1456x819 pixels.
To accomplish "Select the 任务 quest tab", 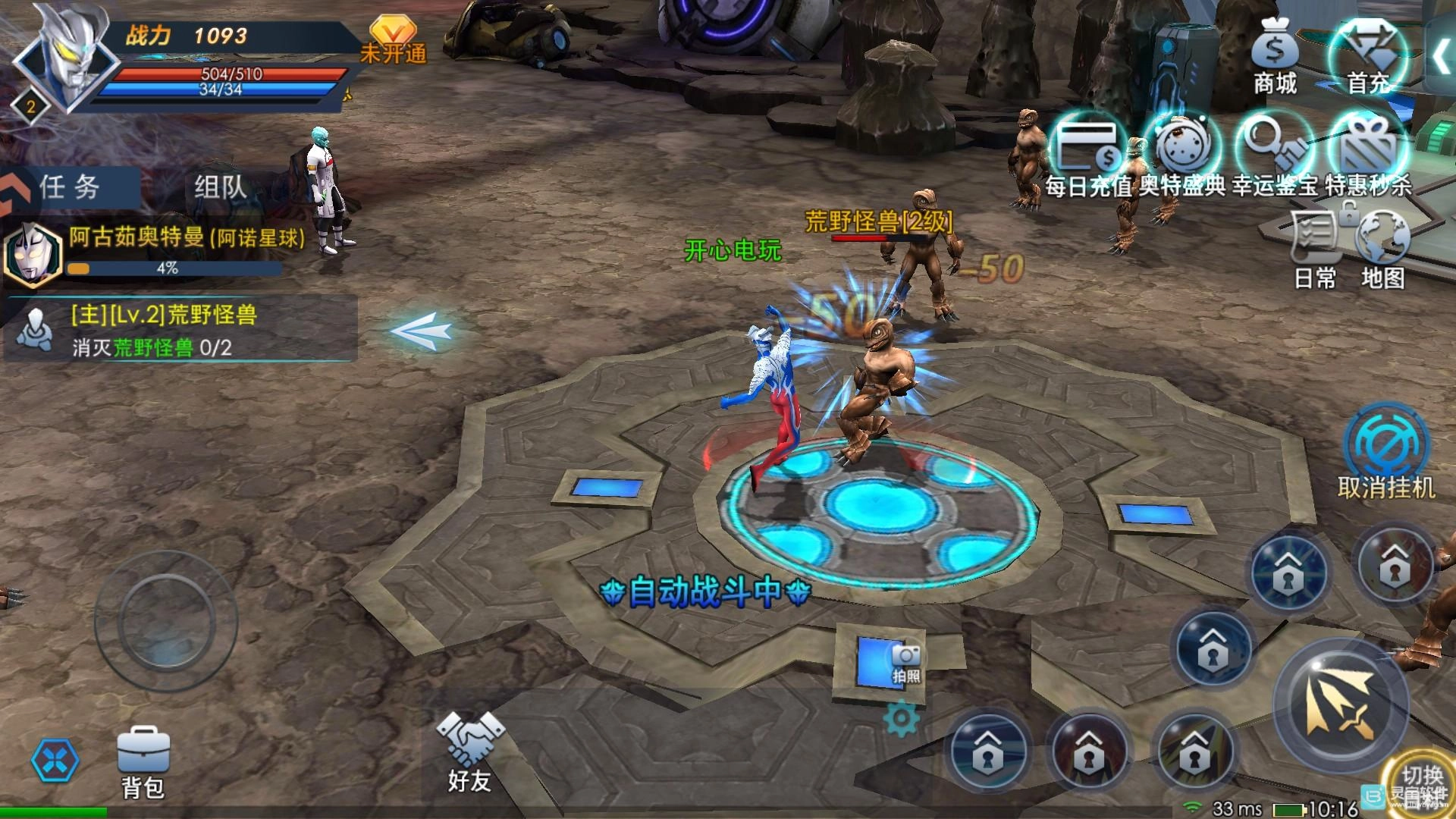I will pyautogui.click(x=70, y=187).
